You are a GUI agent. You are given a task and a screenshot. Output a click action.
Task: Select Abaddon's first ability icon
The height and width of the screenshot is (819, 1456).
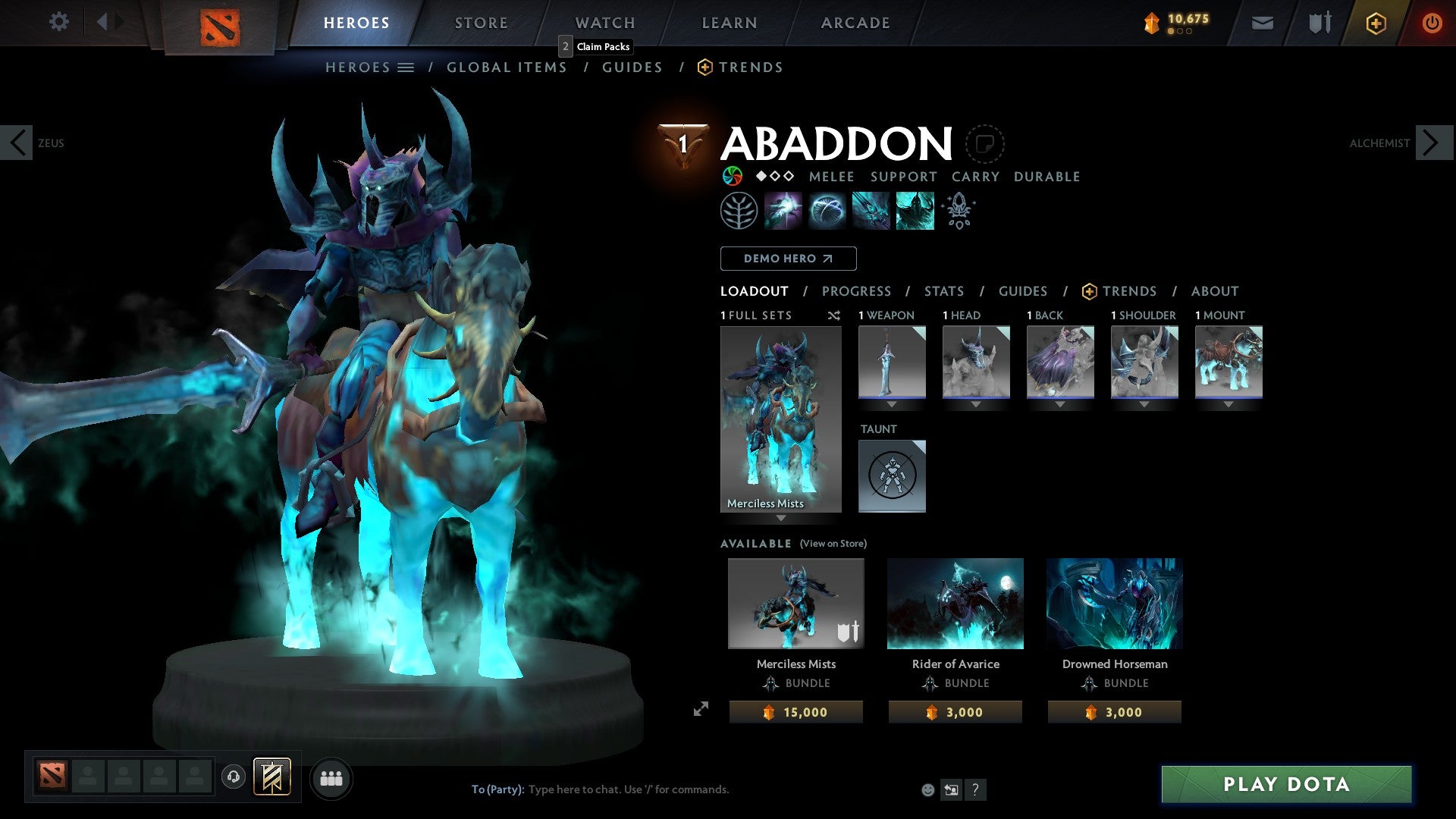[784, 210]
